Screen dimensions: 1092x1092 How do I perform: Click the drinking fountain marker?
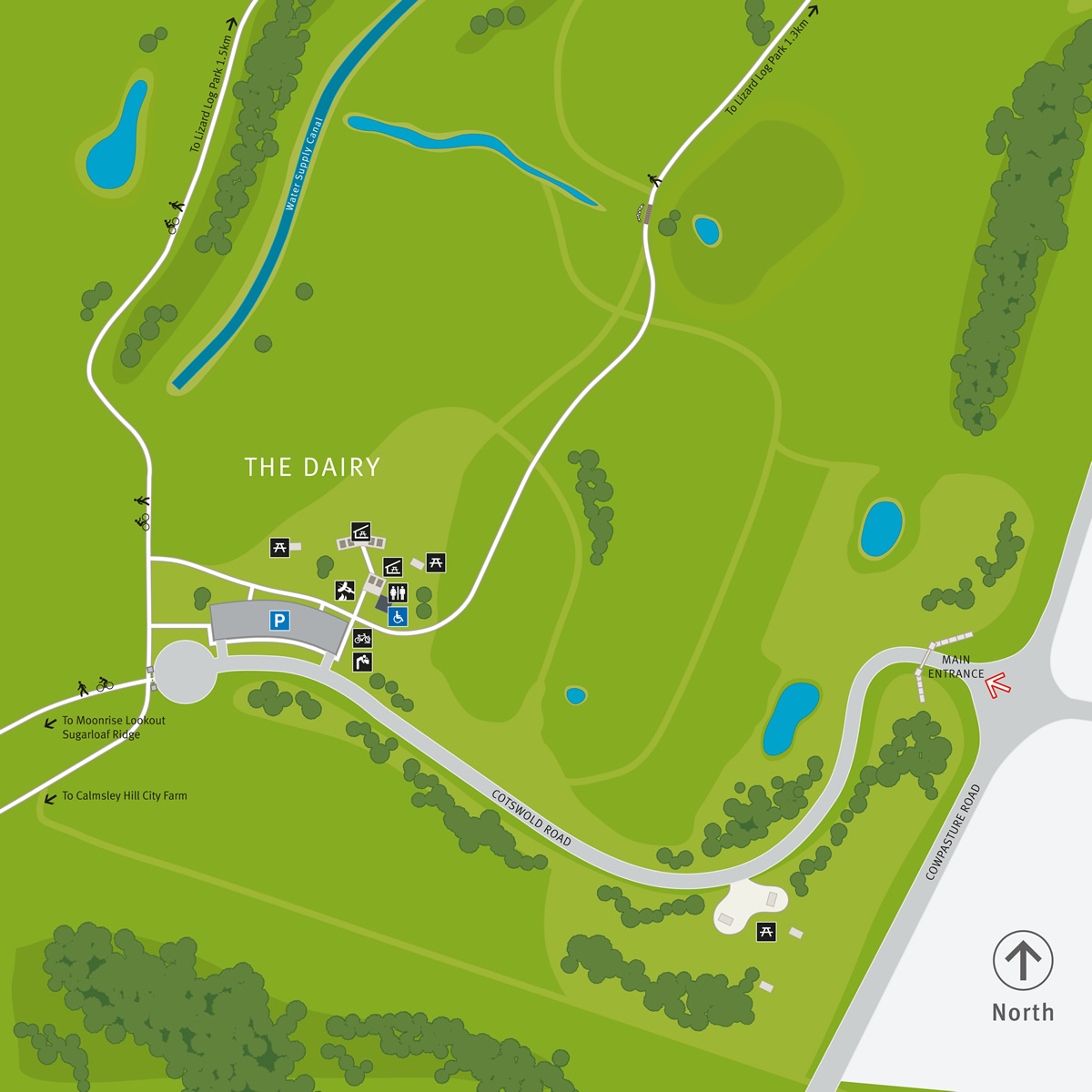[x=362, y=662]
